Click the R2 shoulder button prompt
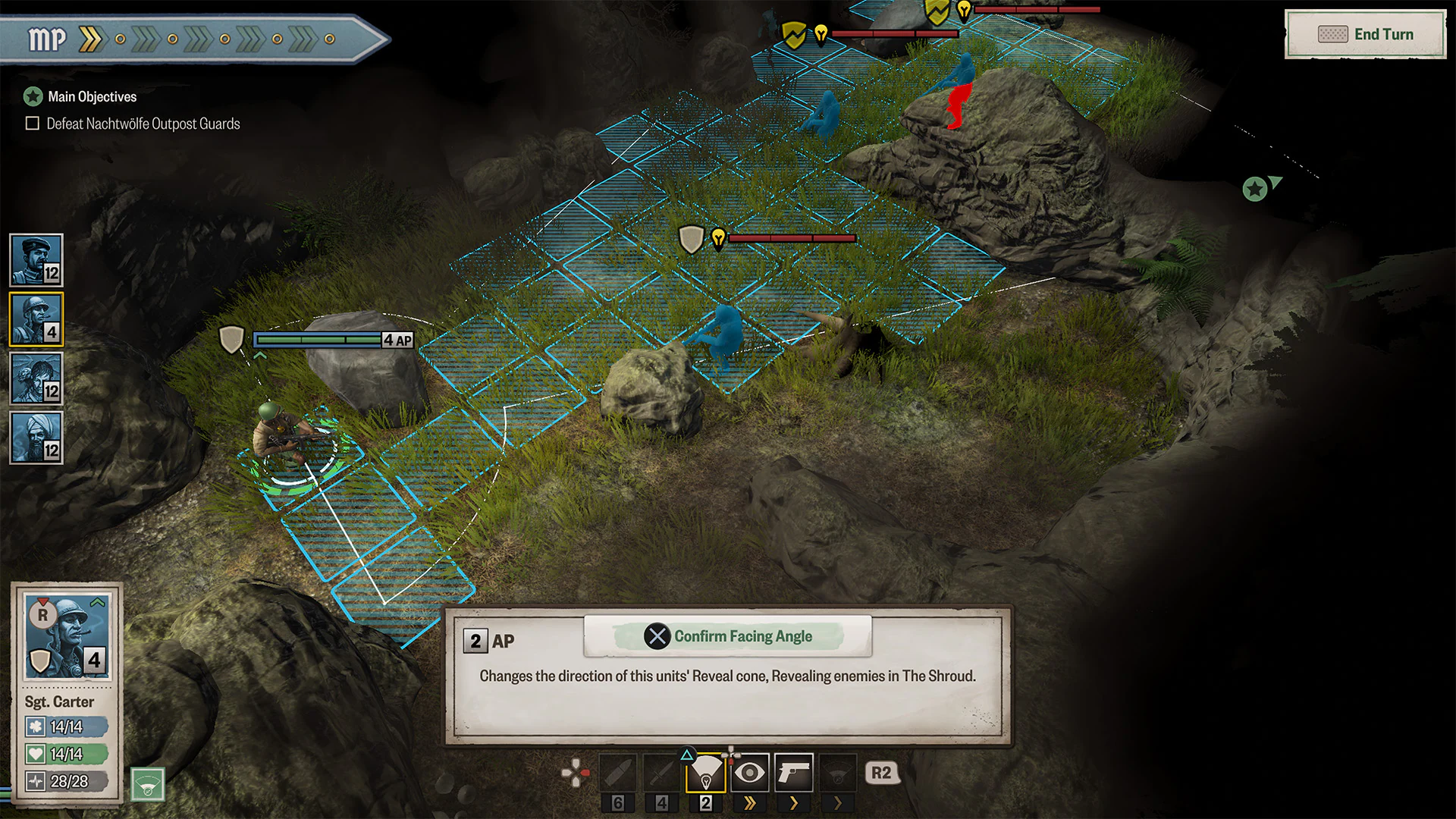 coord(881,773)
